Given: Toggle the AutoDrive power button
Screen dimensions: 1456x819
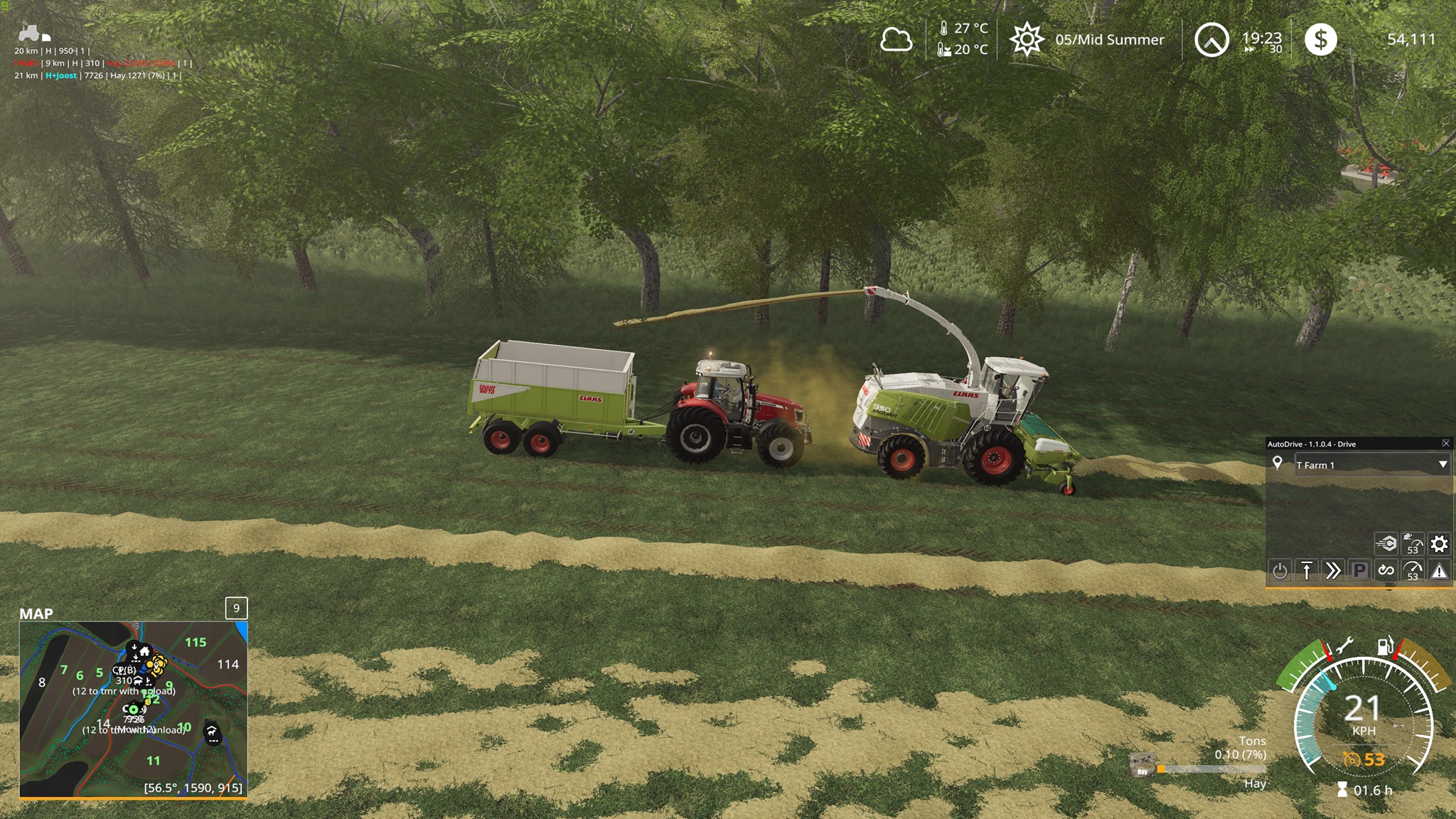Looking at the screenshot, I should coord(1280,569).
